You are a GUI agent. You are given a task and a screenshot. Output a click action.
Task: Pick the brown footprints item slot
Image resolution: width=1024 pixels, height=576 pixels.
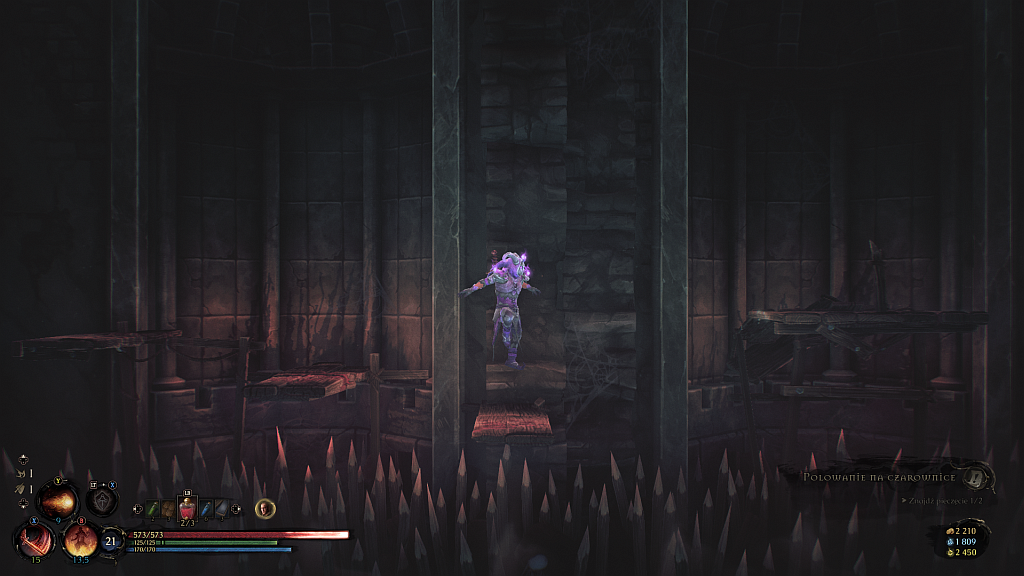pyautogui.click(x=169, y=510)
